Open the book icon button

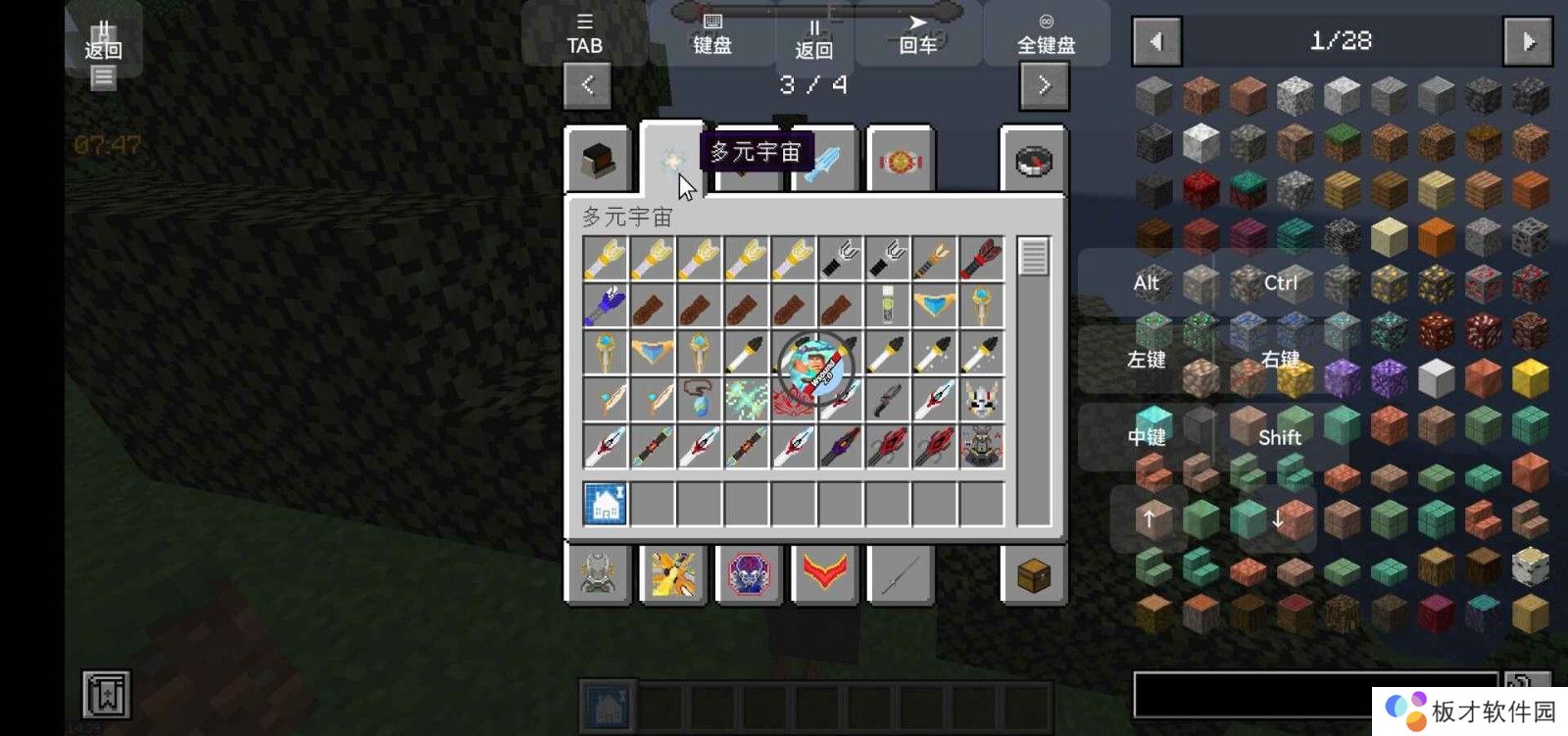106,695
